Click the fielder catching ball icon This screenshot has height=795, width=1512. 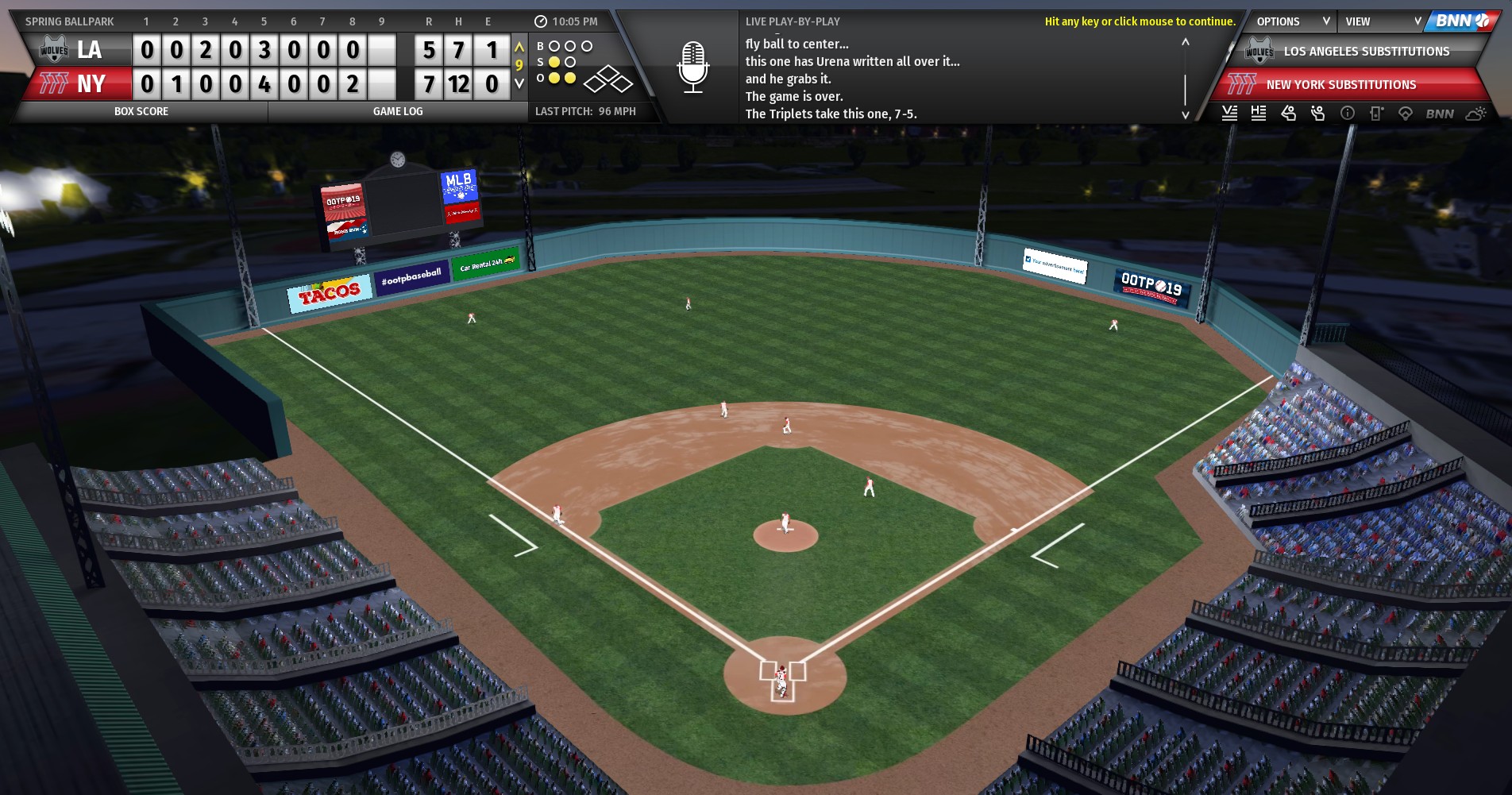(1318, 114)
